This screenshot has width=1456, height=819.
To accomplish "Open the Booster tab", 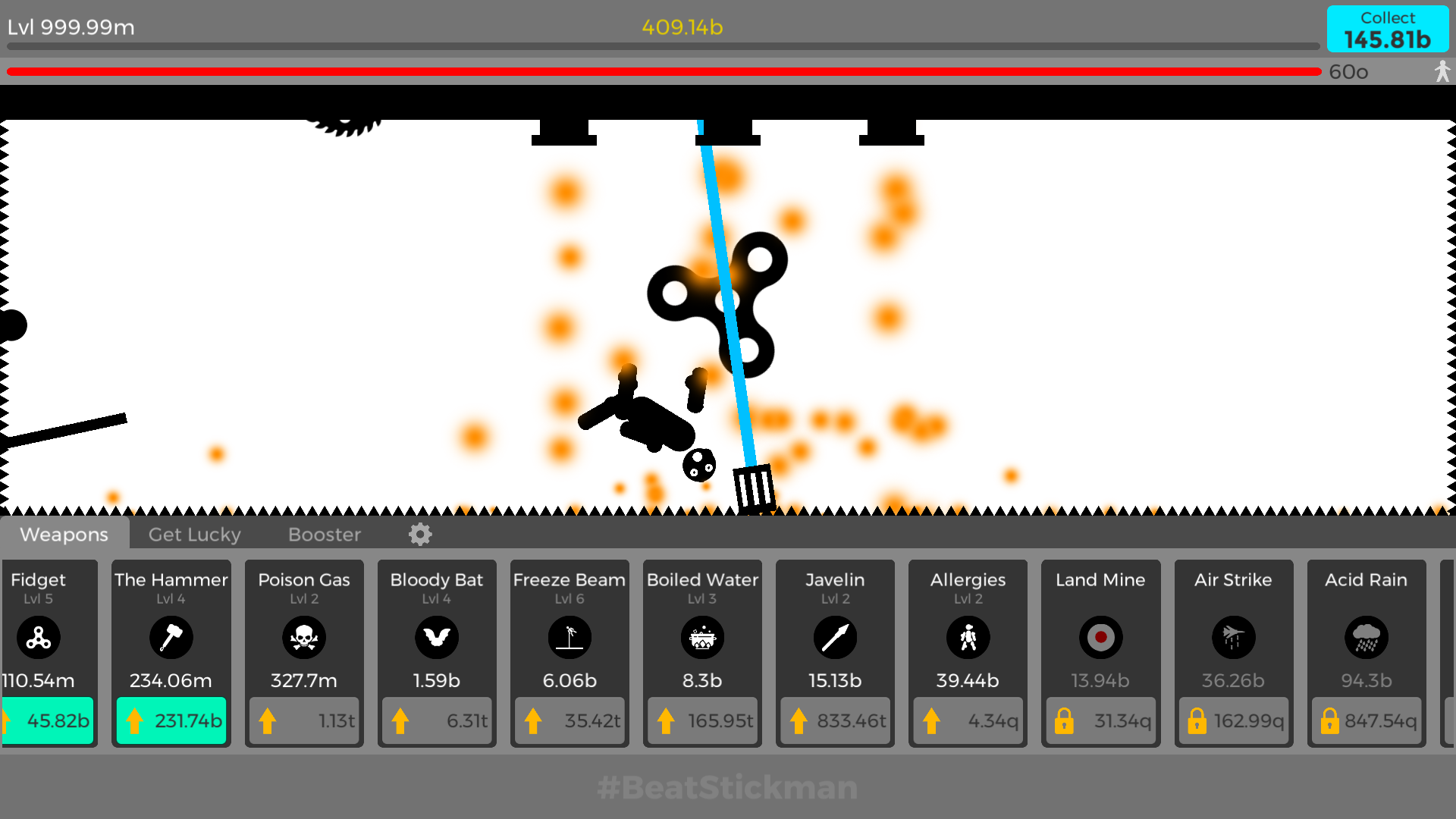I will tap(324, 535).
